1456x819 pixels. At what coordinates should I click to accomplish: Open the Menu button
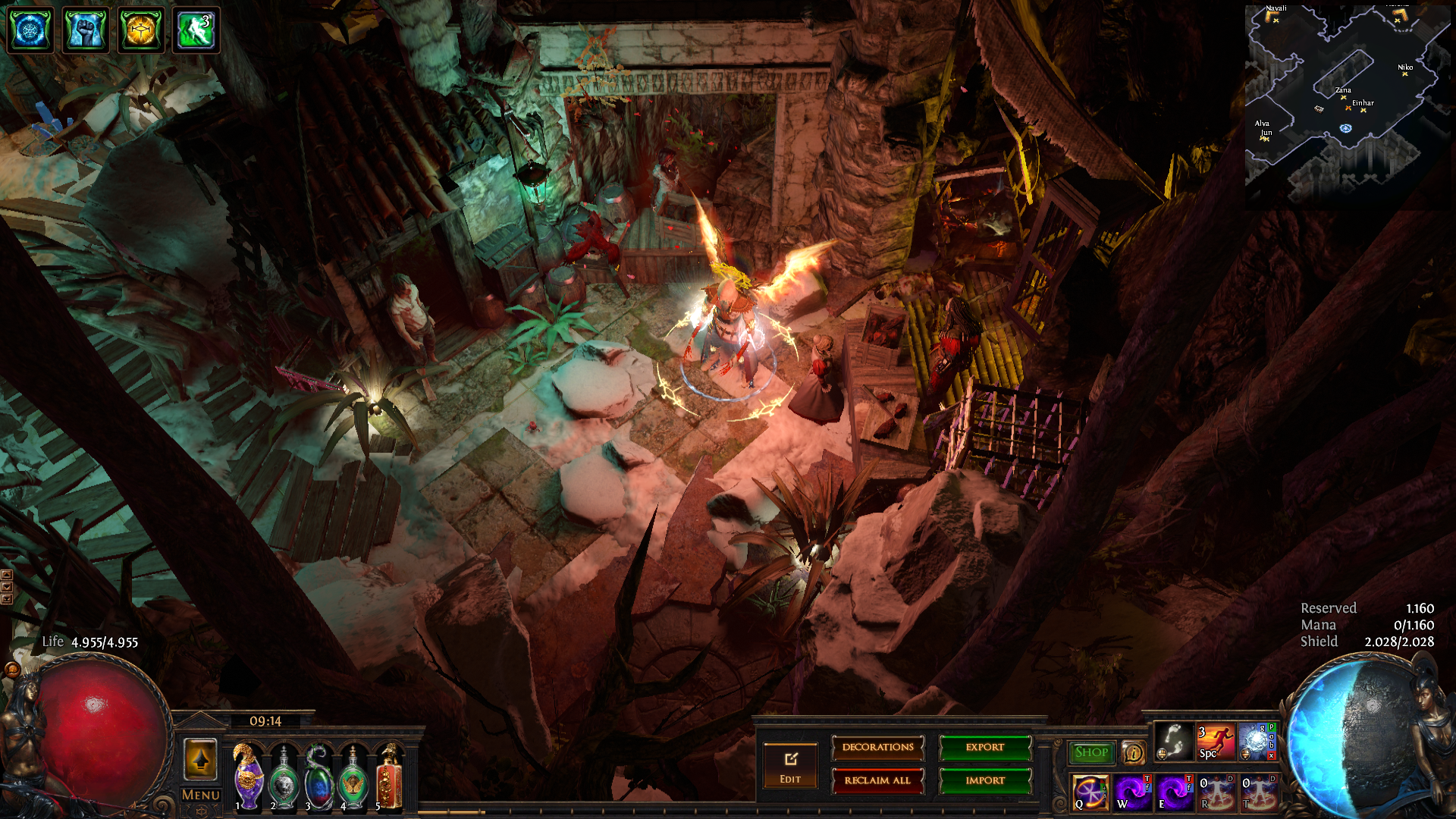(x=201, y=795)
